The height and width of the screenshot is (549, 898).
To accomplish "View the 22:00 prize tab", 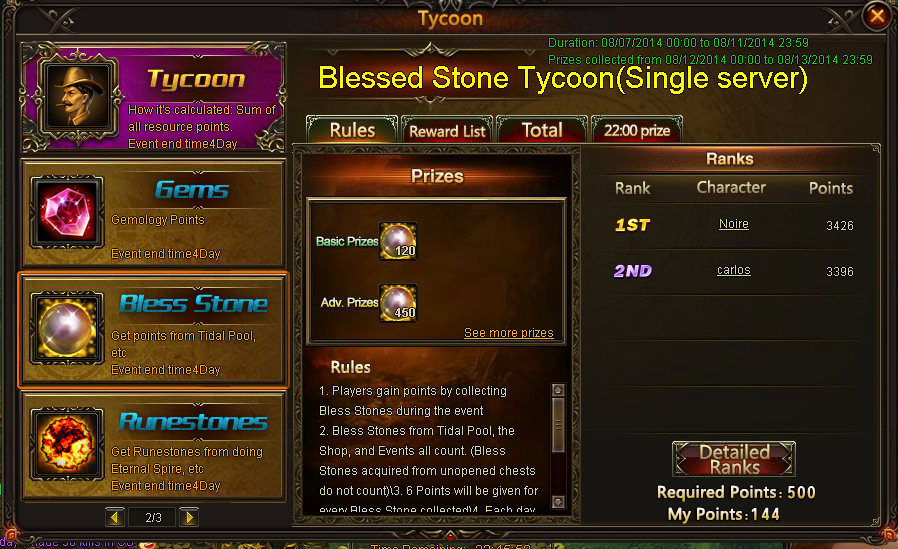I will [x=637, y=131].
